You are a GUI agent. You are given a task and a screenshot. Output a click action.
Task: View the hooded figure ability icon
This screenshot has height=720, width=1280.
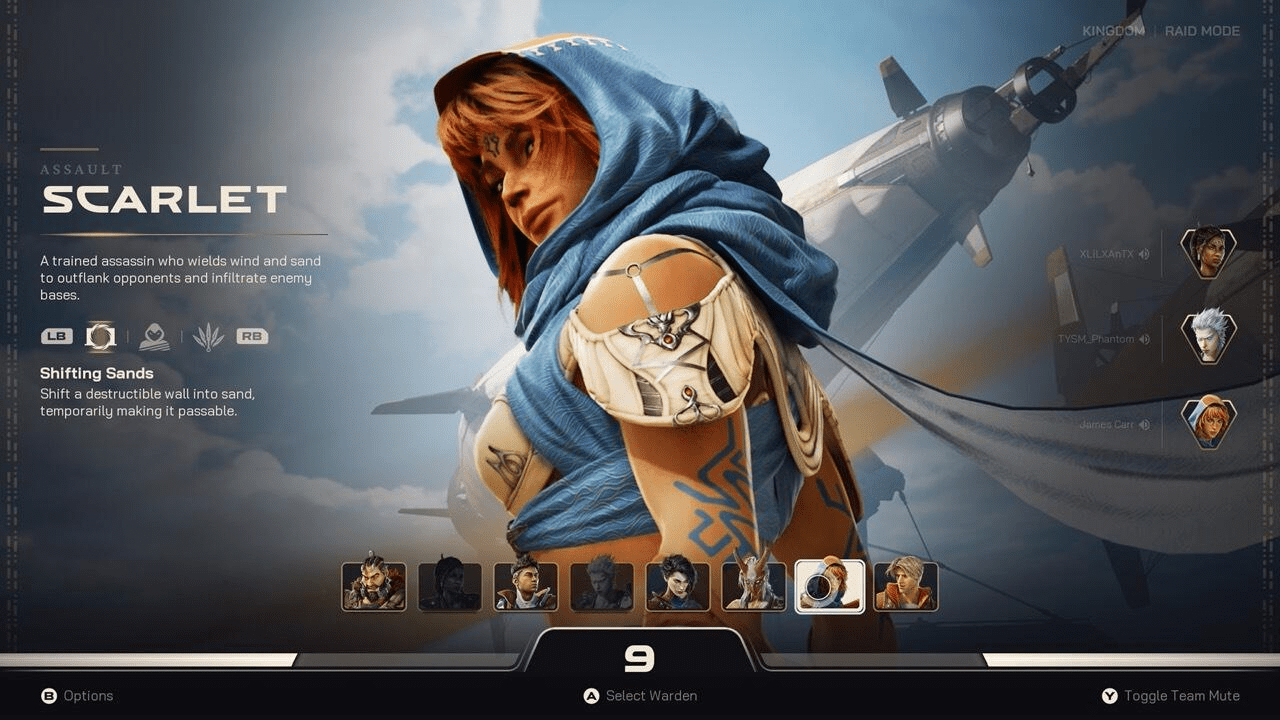point(154,337)
